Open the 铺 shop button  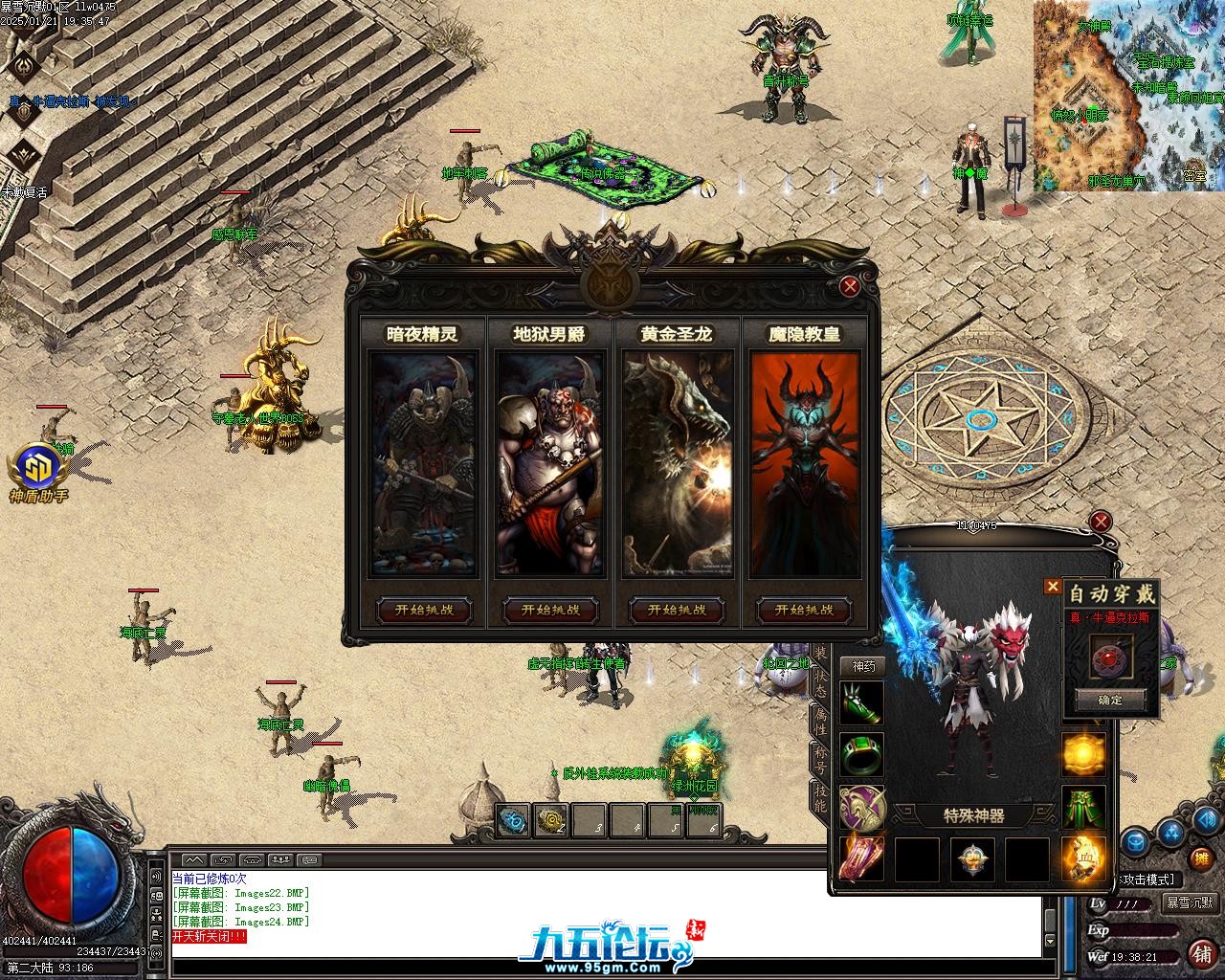point(1201,953)
